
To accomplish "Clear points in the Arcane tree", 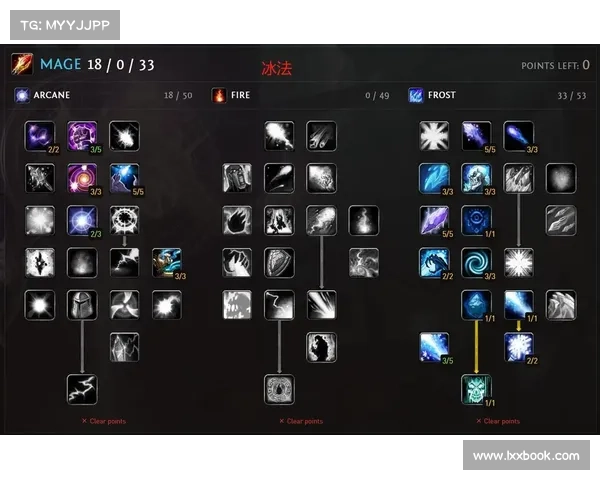I will 104,421.
